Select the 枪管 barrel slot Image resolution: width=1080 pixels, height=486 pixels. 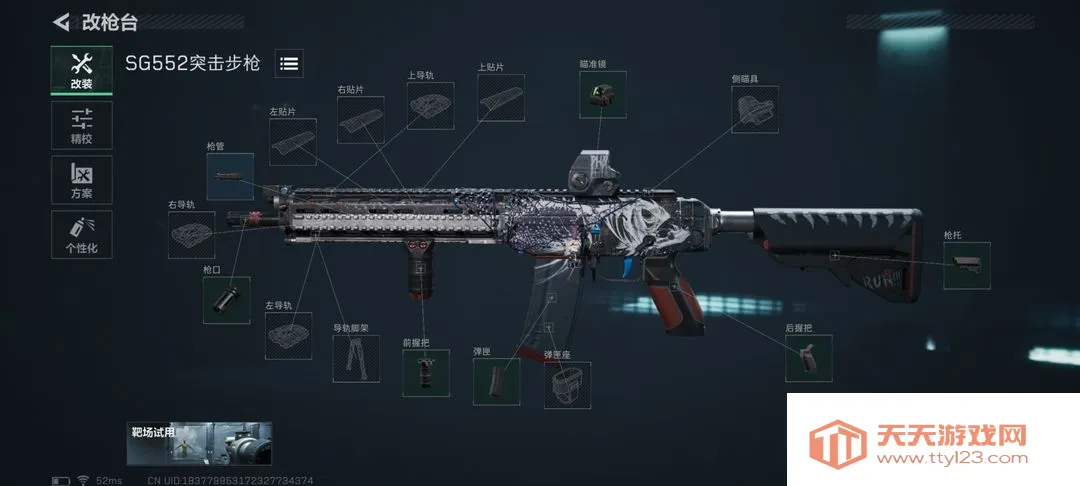230,176
